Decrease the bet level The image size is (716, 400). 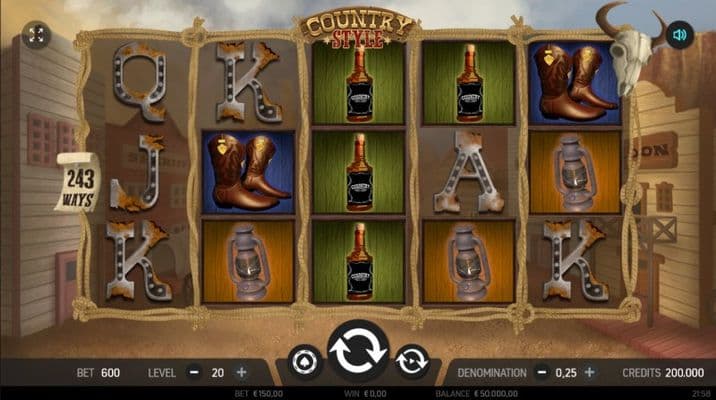[192, 373]
